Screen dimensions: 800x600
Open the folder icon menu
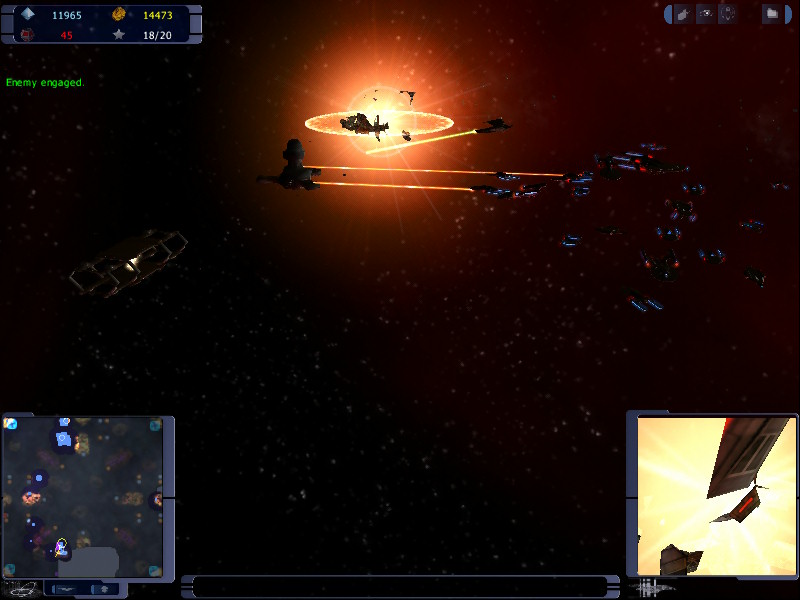(x=772, y=14)
